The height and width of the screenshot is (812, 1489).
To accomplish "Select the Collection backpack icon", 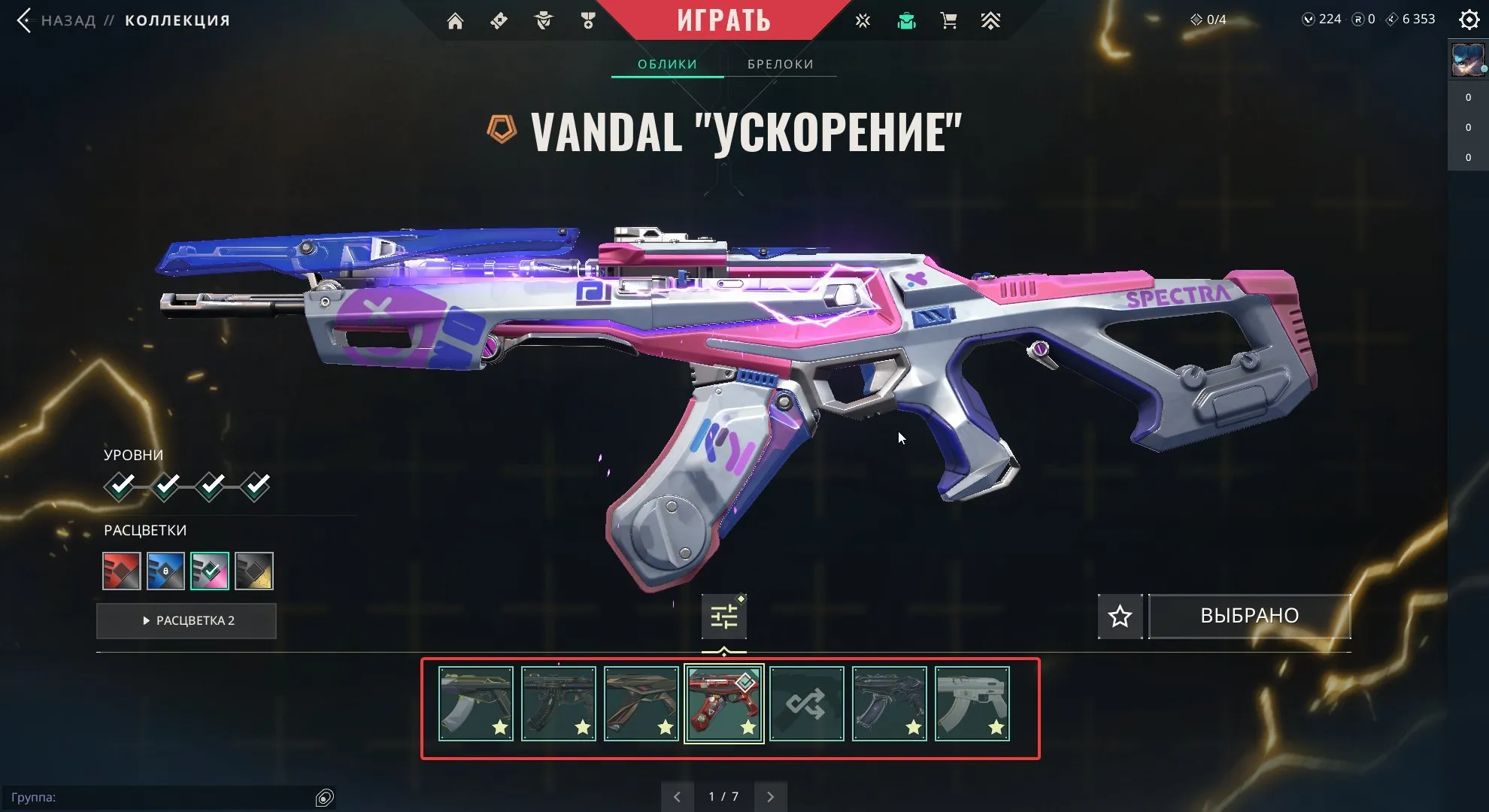I will pos(905,20).
